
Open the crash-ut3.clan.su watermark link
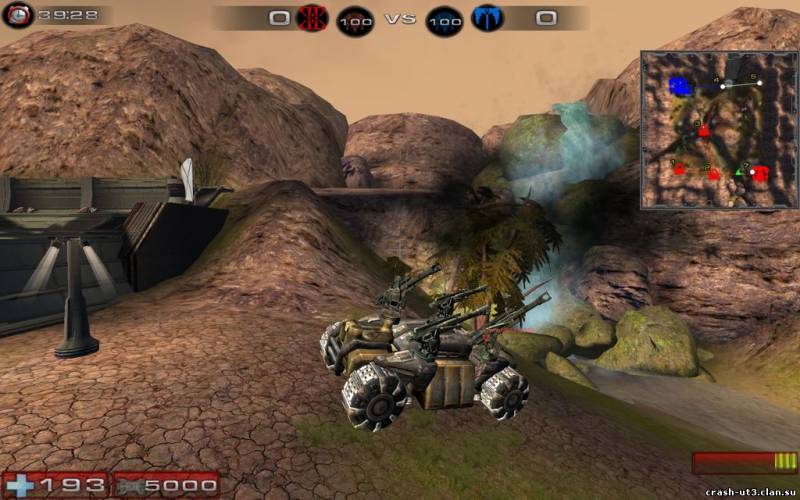pos(750,492)
